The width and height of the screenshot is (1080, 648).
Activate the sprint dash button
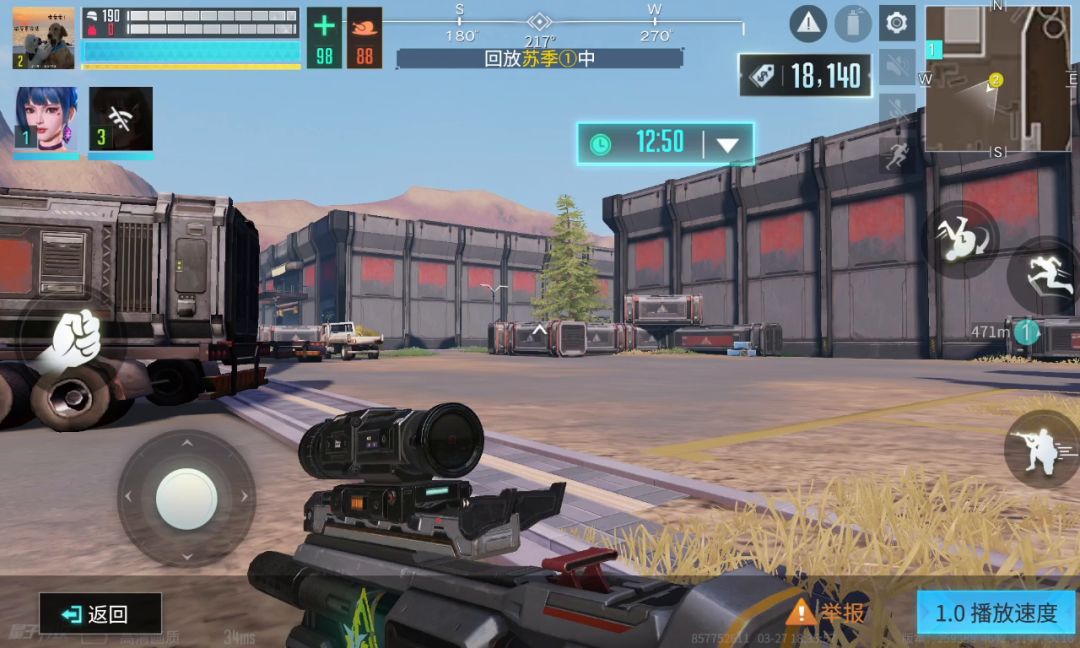[x=1045, y=275]
